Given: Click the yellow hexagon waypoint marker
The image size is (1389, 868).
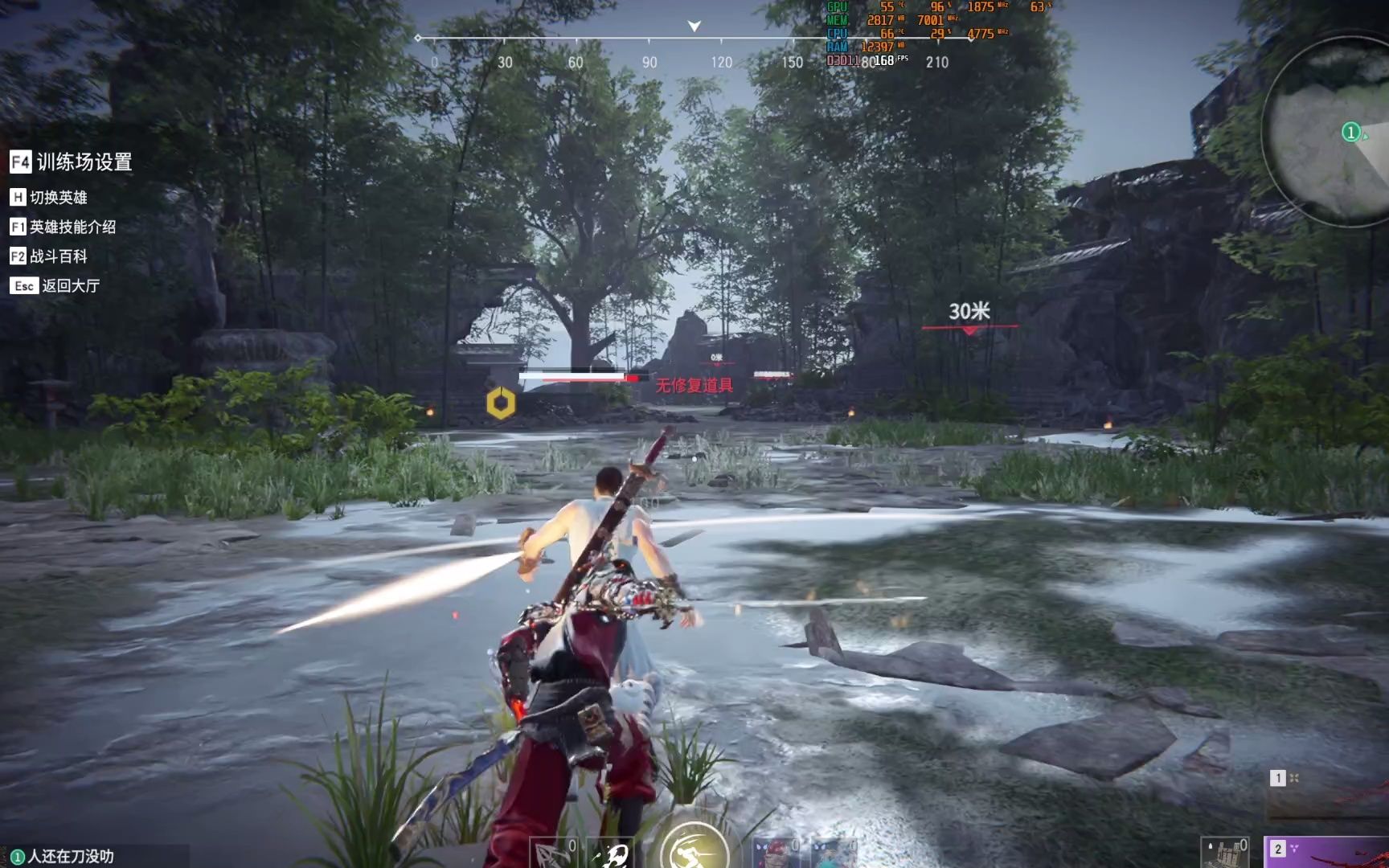Looking at the screenshot, I should click(x=501, y=403).
